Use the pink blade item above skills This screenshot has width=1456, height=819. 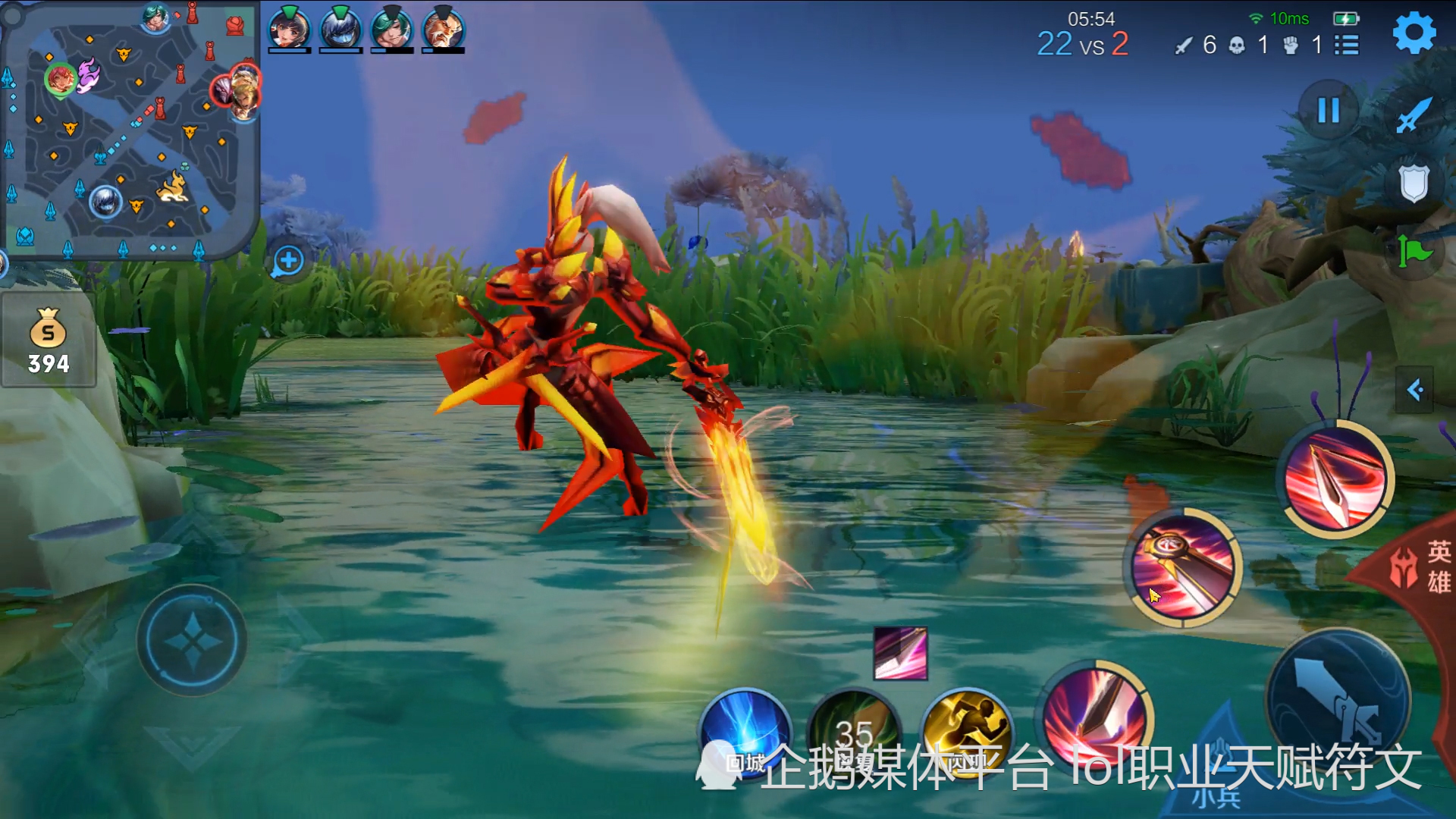(x=900, y=653)
